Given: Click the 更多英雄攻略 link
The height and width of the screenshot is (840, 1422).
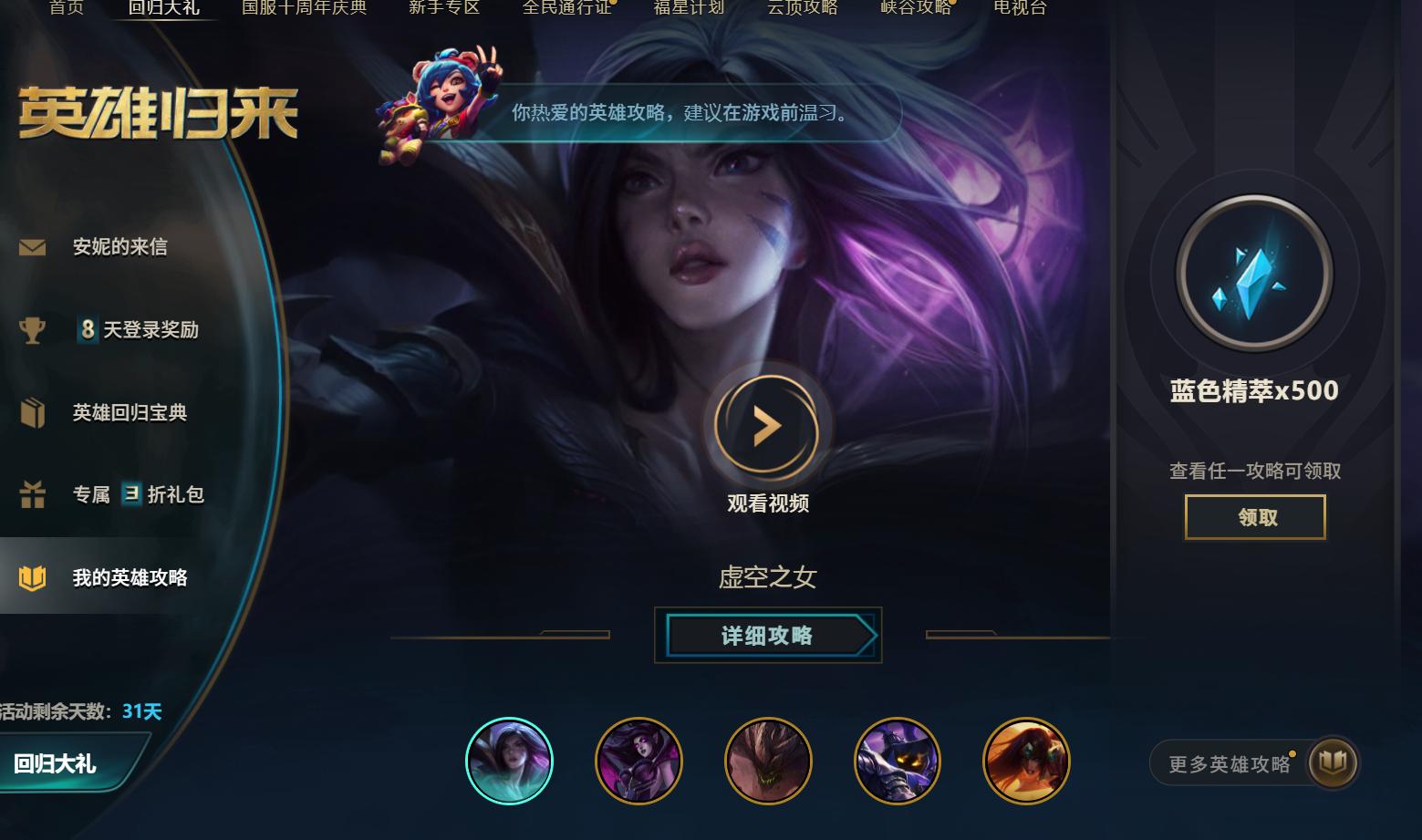Looking at the screenshot, I should pos(1230,763).
